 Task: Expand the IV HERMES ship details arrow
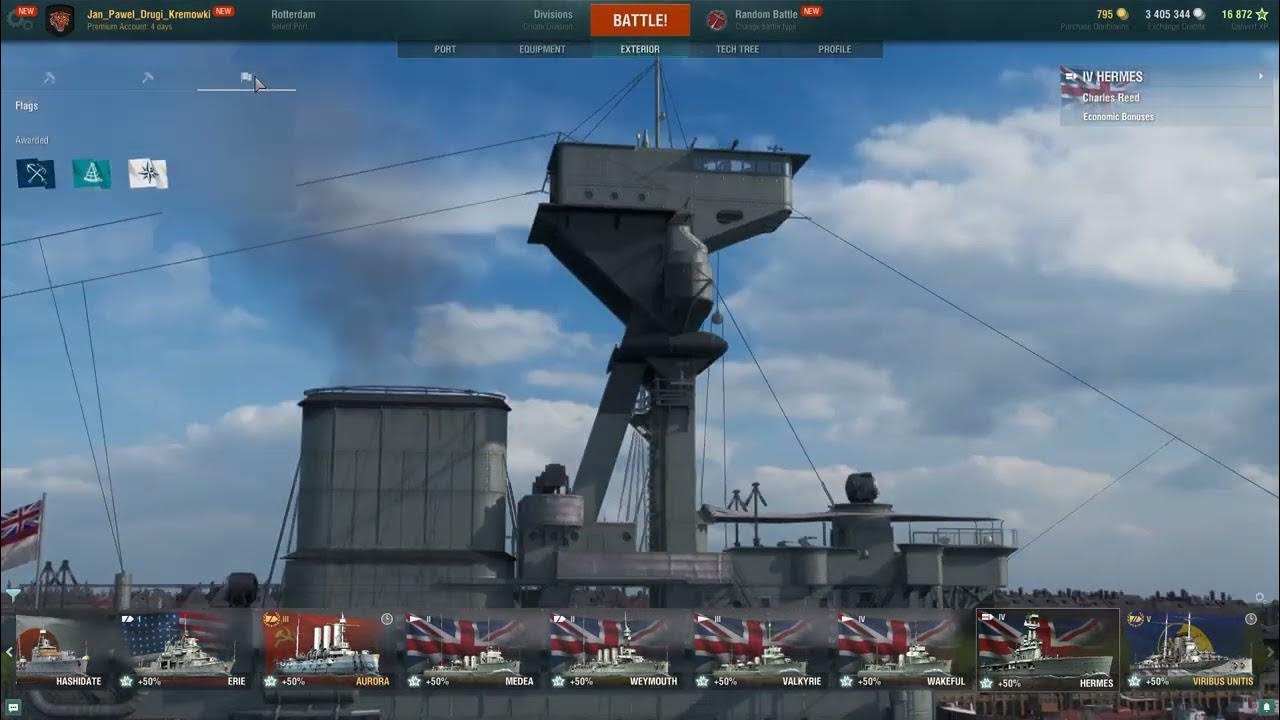pyautogui.click(x=1262, y=75)
